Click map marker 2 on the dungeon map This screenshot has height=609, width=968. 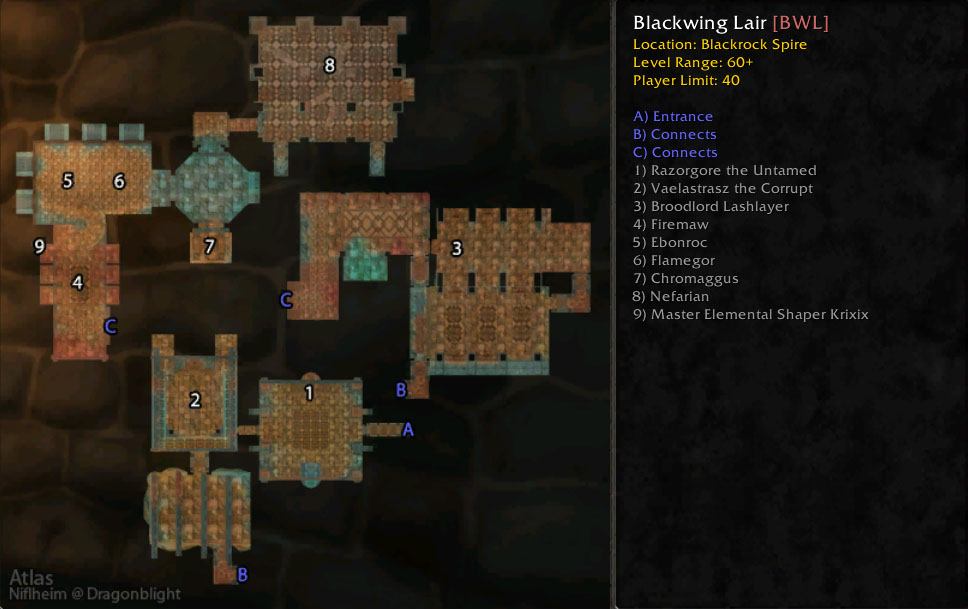(195, 400)
